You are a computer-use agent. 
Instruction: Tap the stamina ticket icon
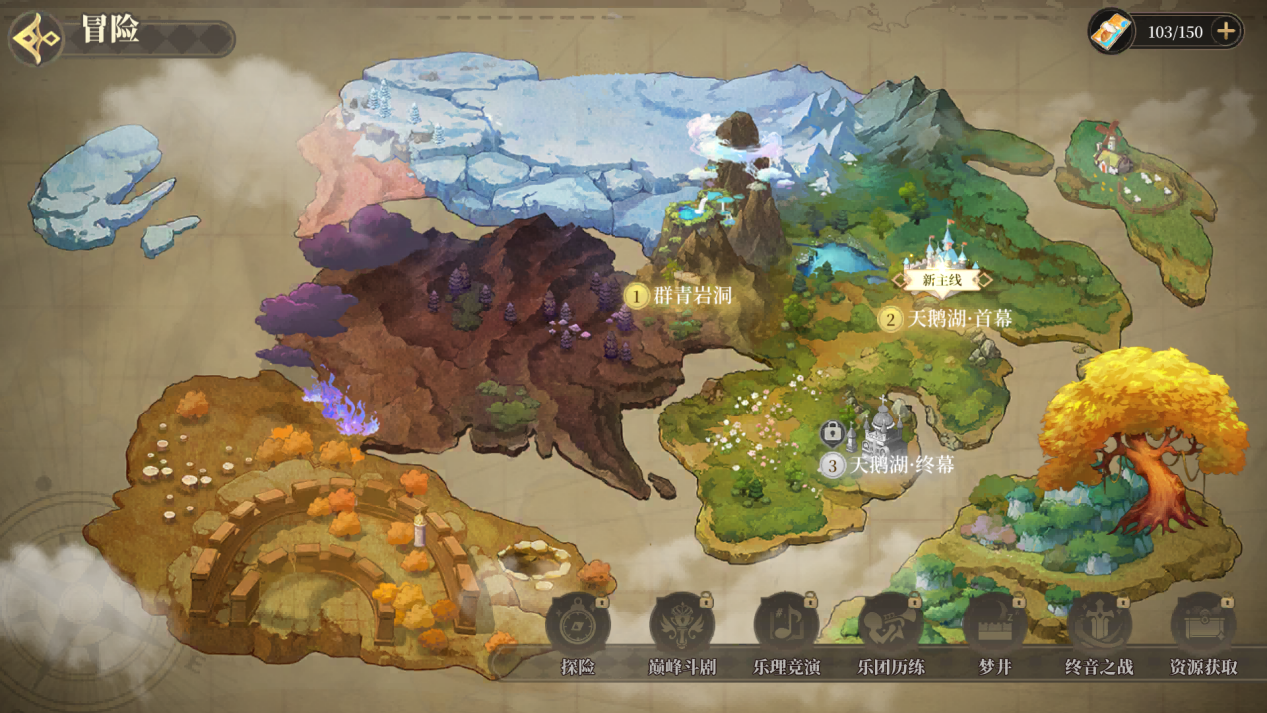click(x=1111, y=32)
